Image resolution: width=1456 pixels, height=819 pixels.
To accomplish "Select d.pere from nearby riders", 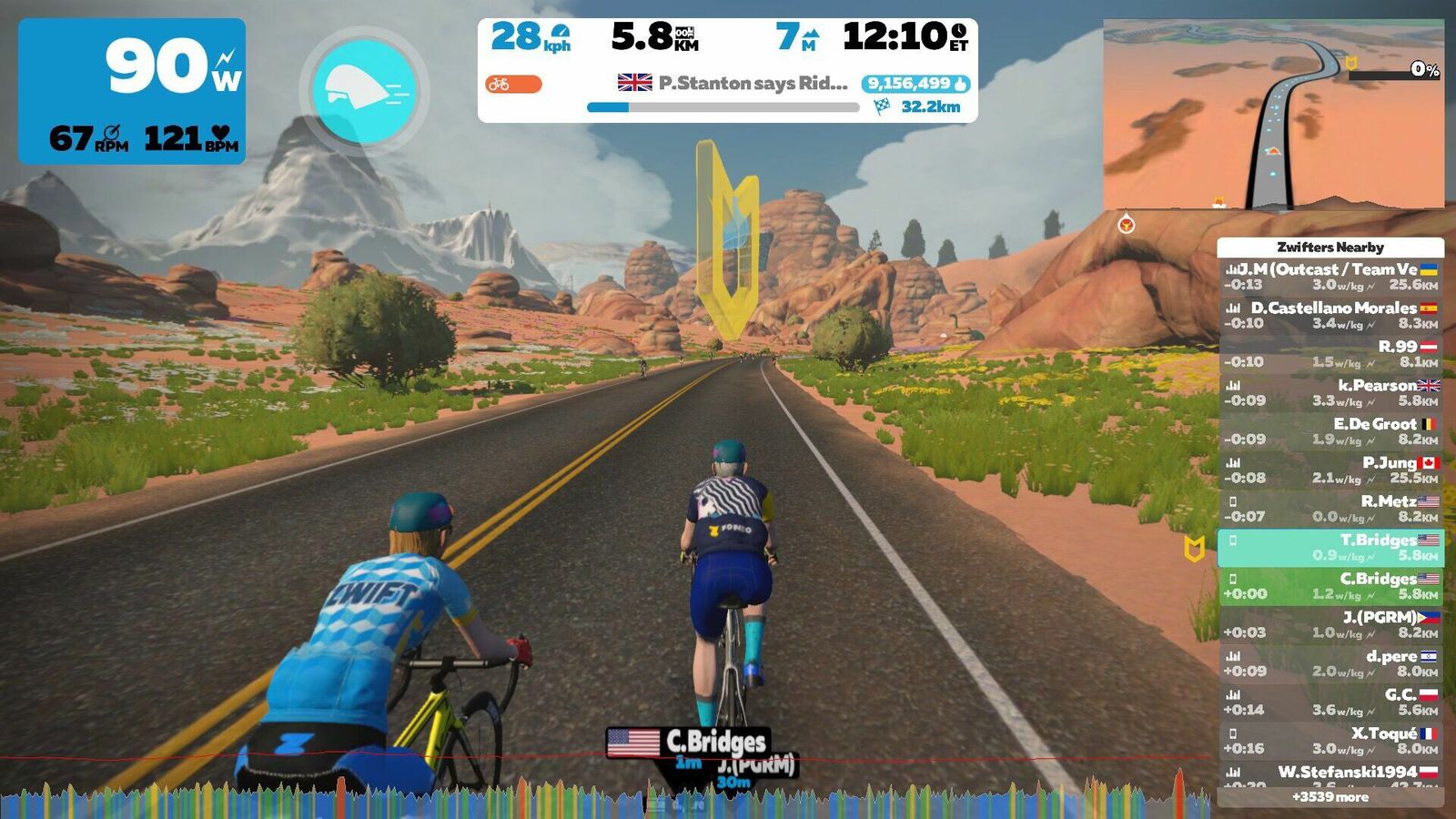I will (x=1330, y=663).
